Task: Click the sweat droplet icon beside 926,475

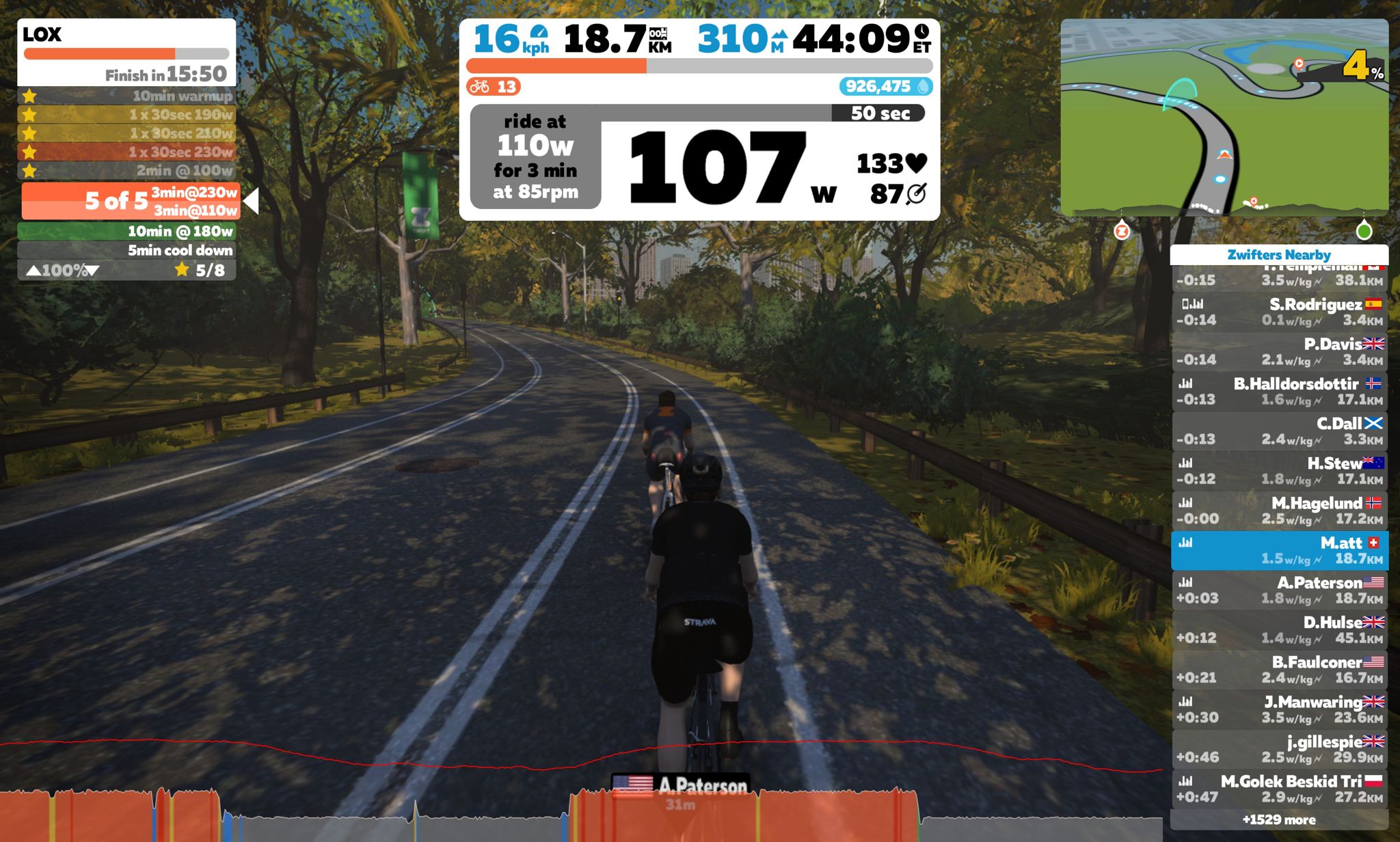Action: 925,87
